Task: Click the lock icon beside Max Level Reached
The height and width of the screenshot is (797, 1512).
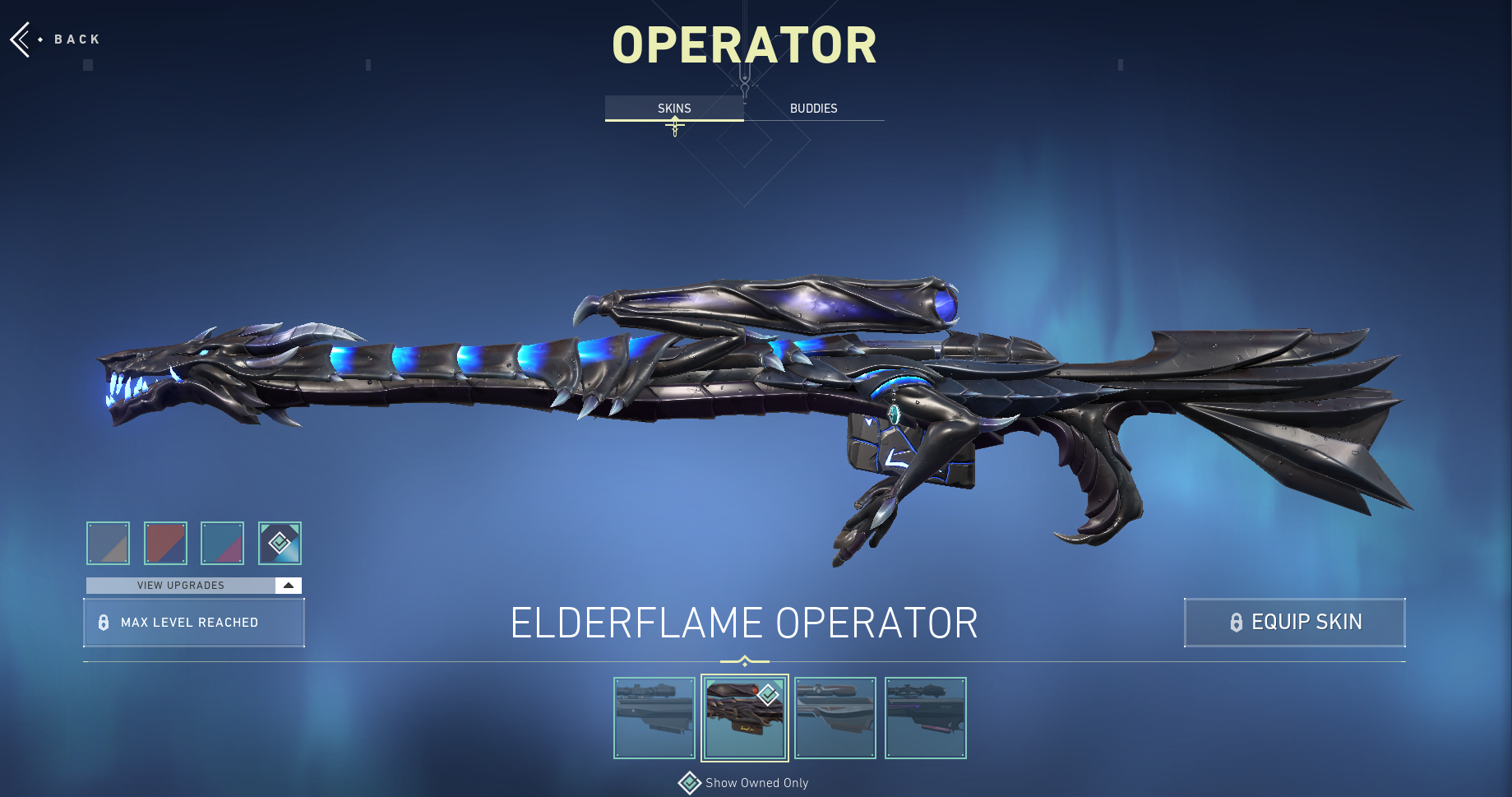Action: pyautogui.click(x=104, y=623)
